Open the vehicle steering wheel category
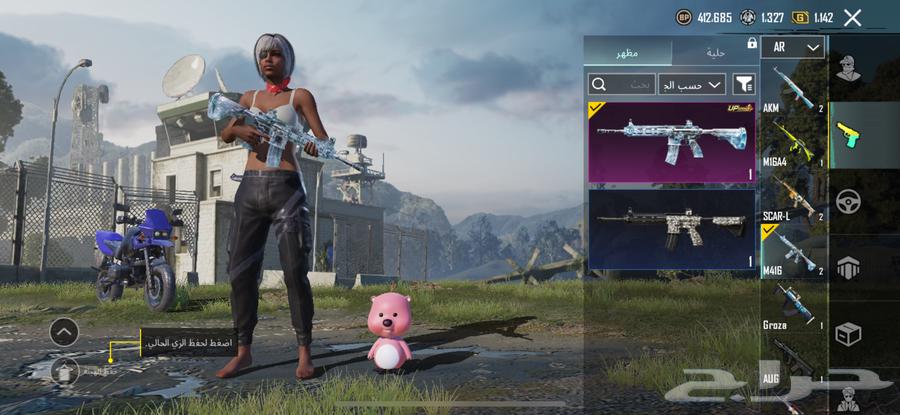Screen dimensions: 900x415 pyautogui.click(x=849, y=201)
